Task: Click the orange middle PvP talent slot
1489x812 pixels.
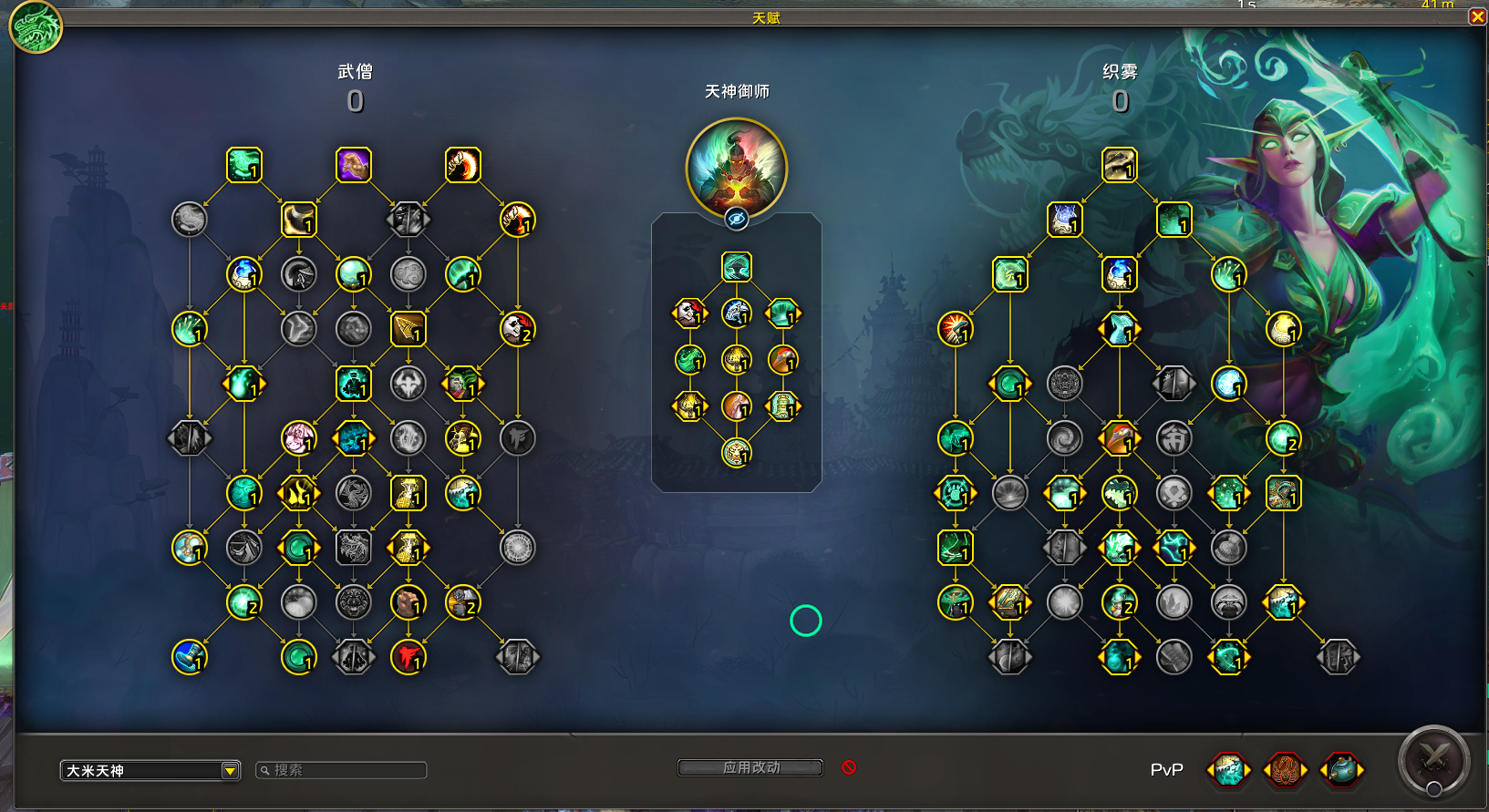Action: pos(1284,770)
